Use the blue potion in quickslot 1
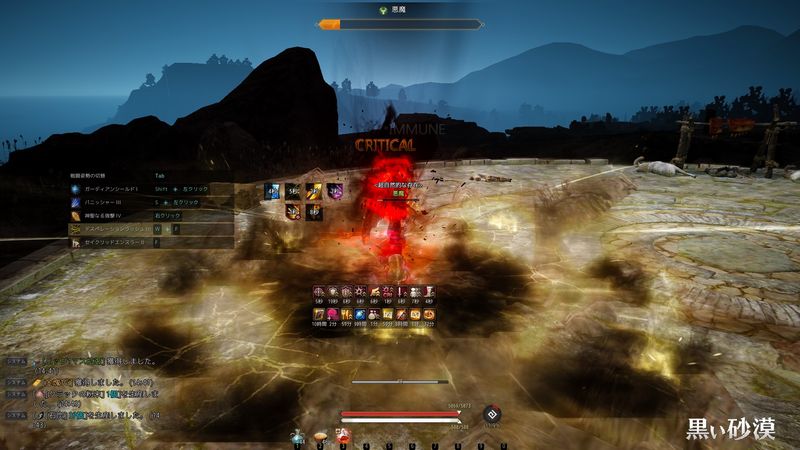The image size is (800, 450). click(x=297, y=437)
